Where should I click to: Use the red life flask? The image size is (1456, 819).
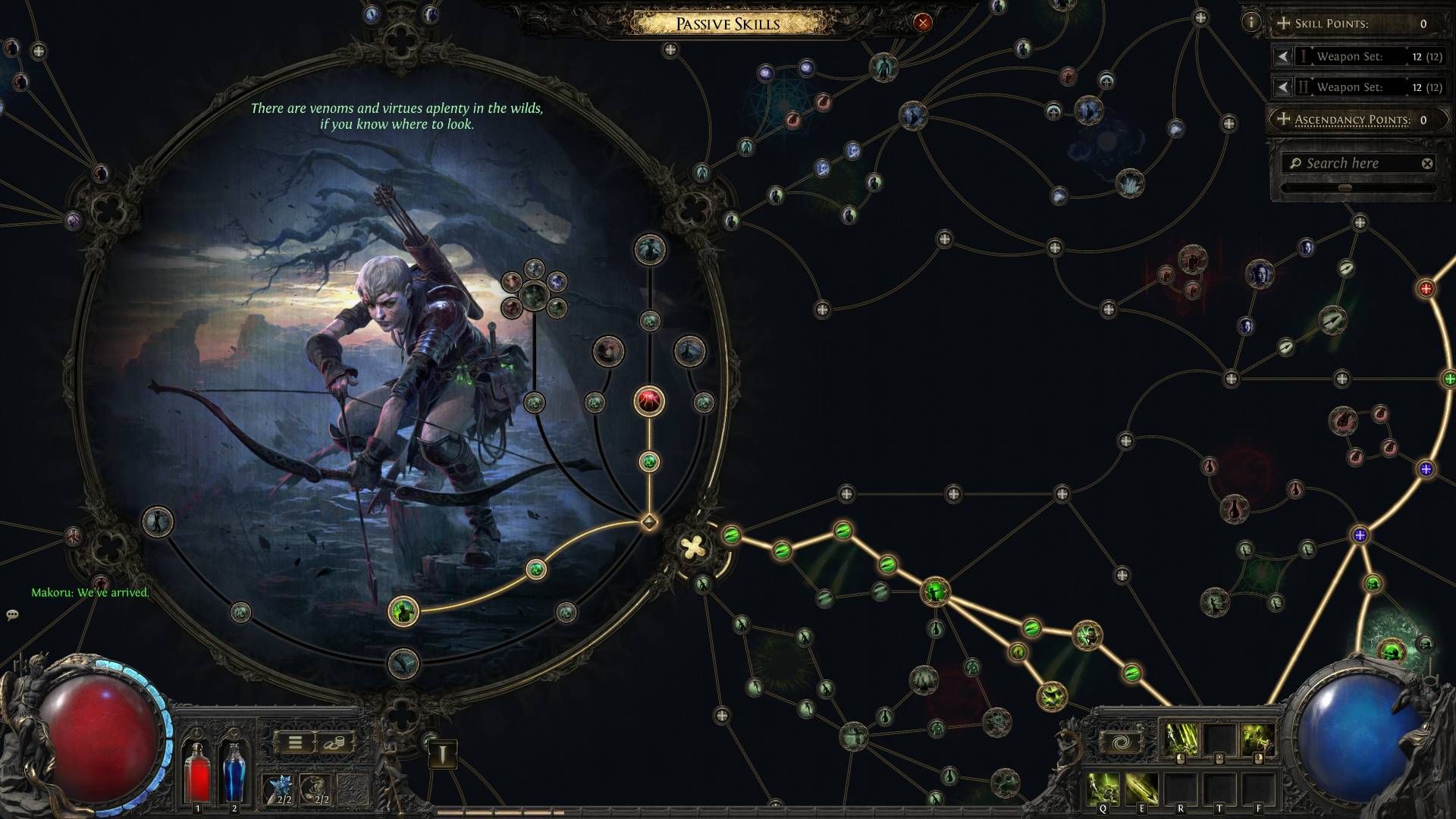[198, 770]
